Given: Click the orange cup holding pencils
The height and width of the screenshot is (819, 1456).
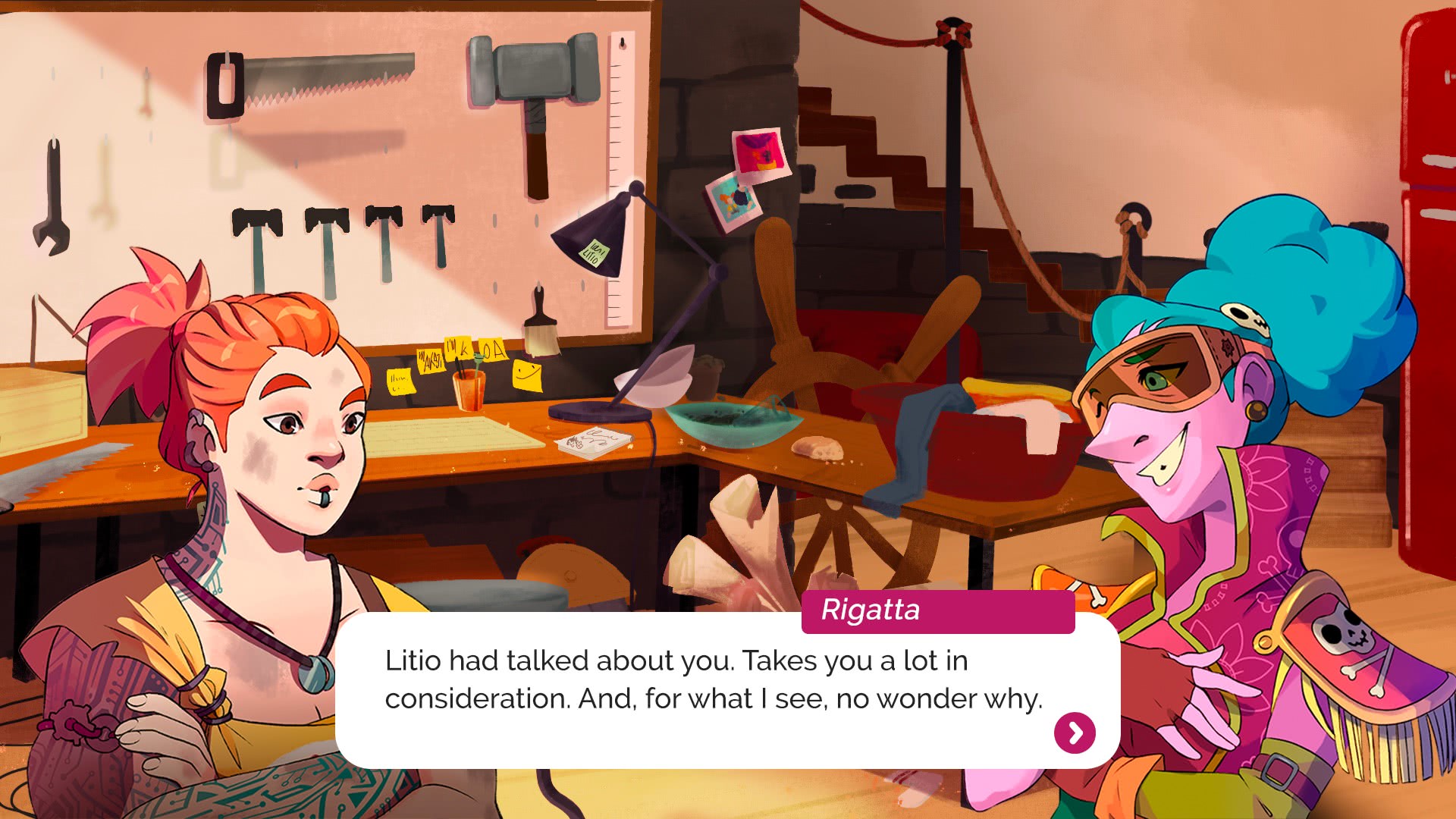Looking at the screenshot, I should pos(468,391).
